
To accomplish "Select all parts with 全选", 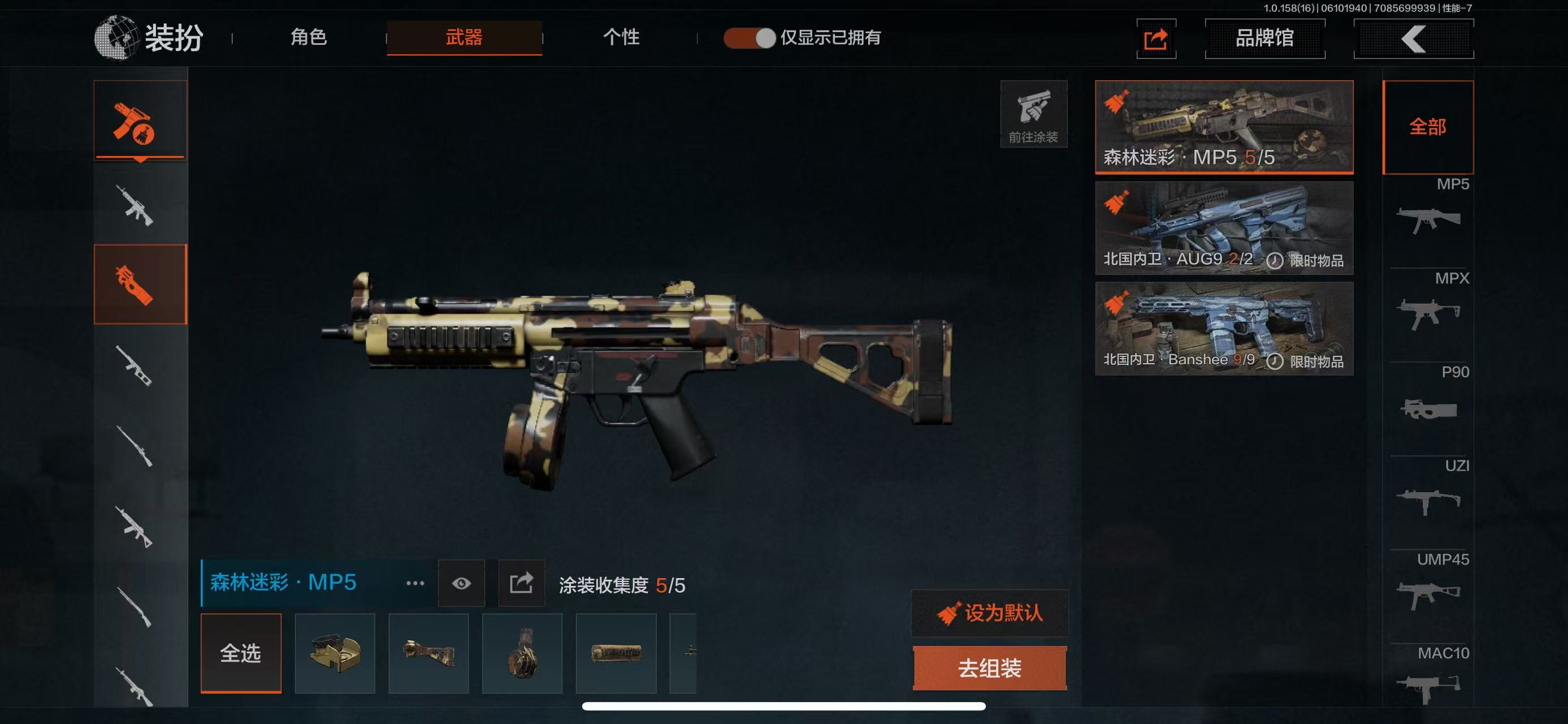I will (240, 653).
